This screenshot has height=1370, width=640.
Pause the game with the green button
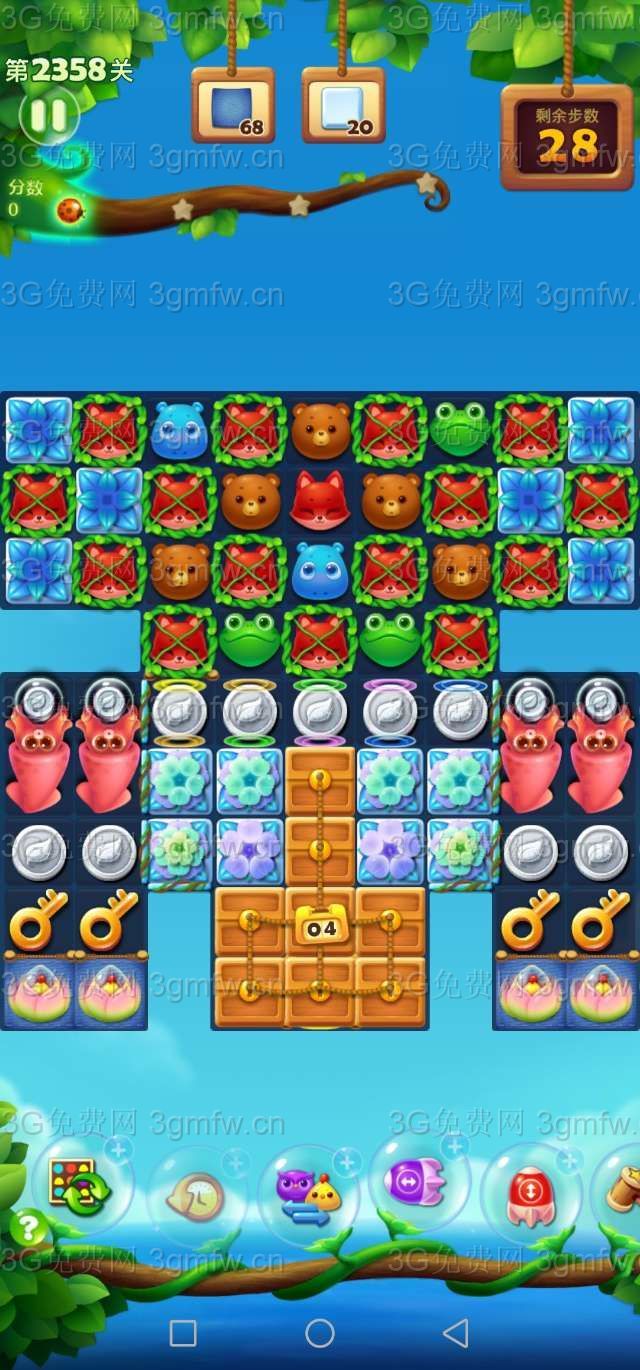click(x=48, y=116)
